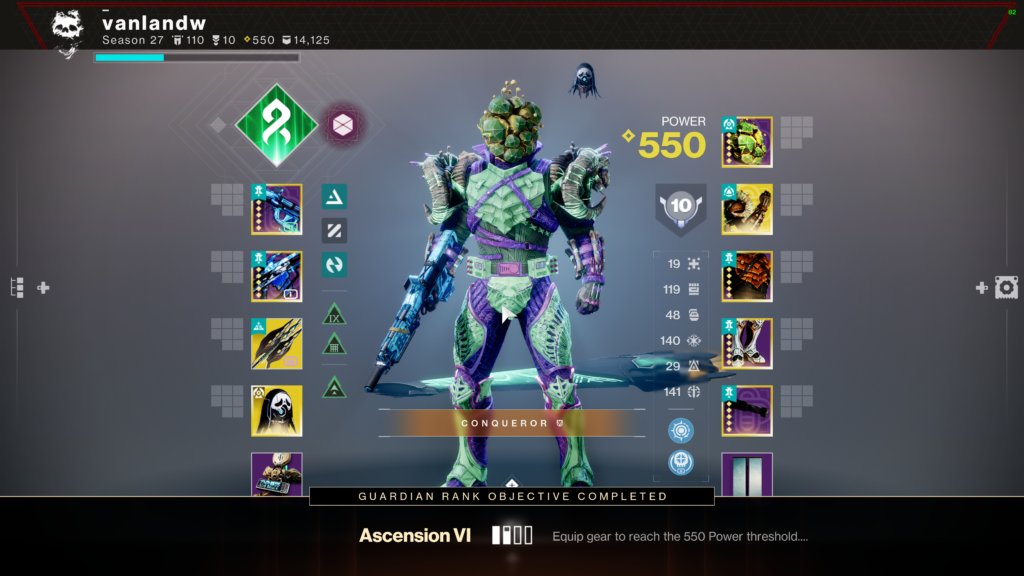The width and height of the screenshot is (1024, 576).
Task: Open the three-bladed heavy weapon slot
Action: pyautogui.click(x=276, y=344)
